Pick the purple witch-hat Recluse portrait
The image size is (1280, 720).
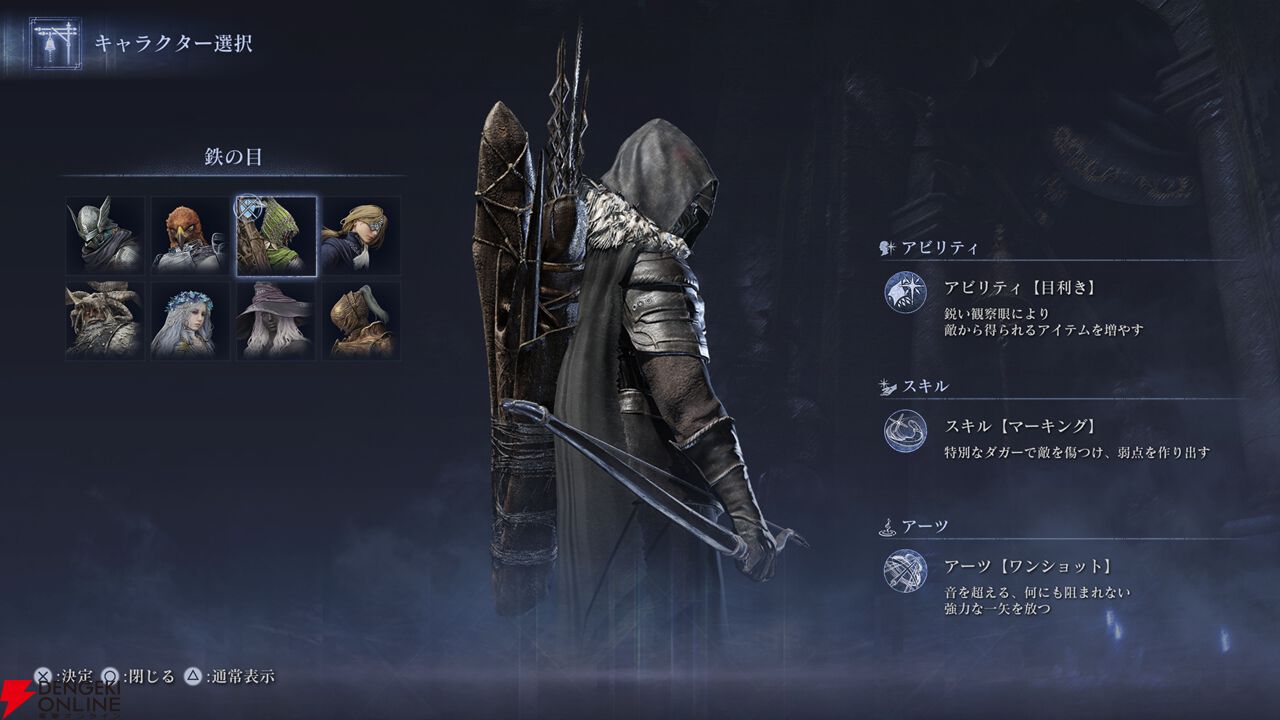coord(276,320)
